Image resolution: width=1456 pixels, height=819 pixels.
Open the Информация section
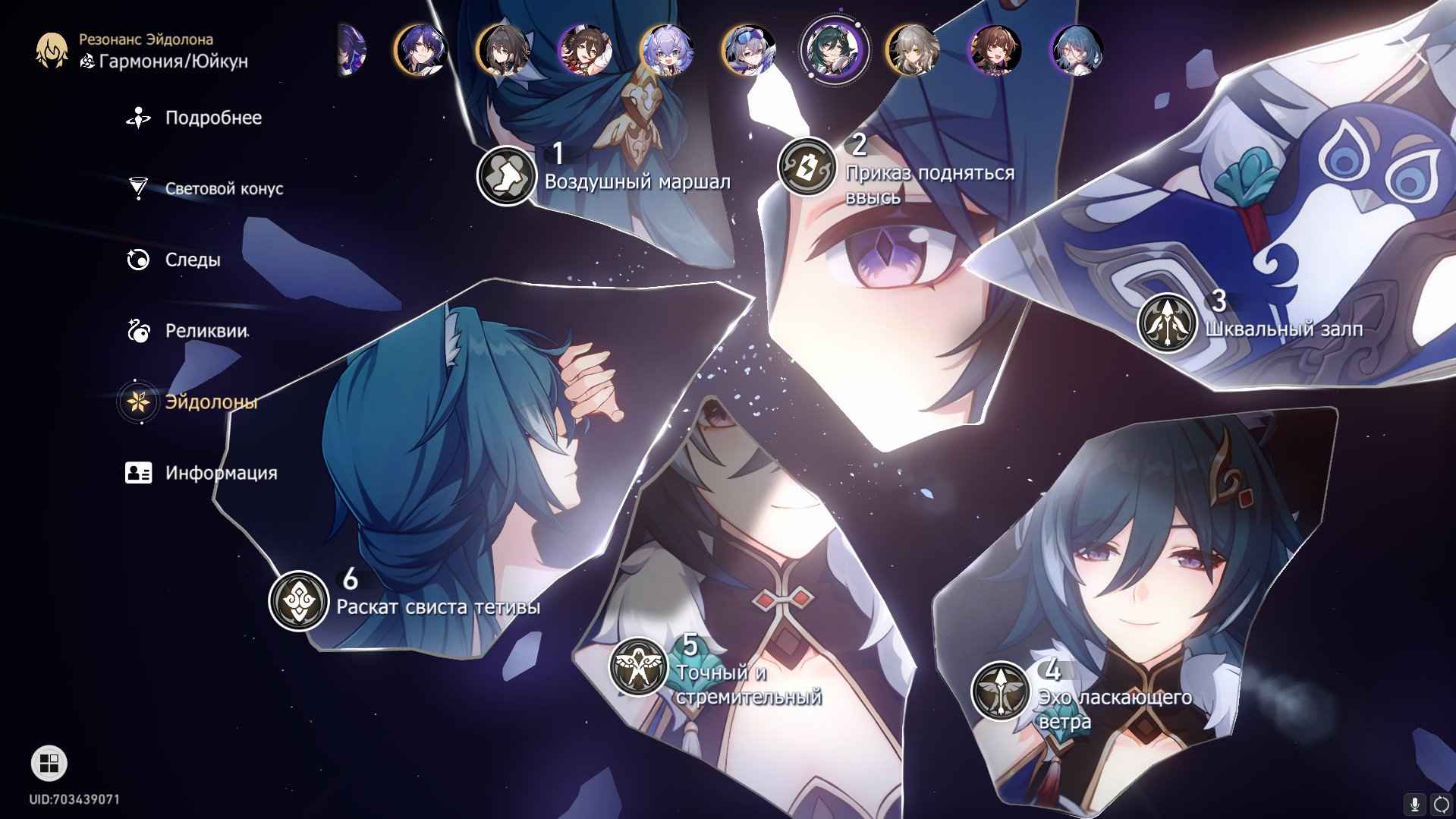pyautogui.click(x=220, y=473)
